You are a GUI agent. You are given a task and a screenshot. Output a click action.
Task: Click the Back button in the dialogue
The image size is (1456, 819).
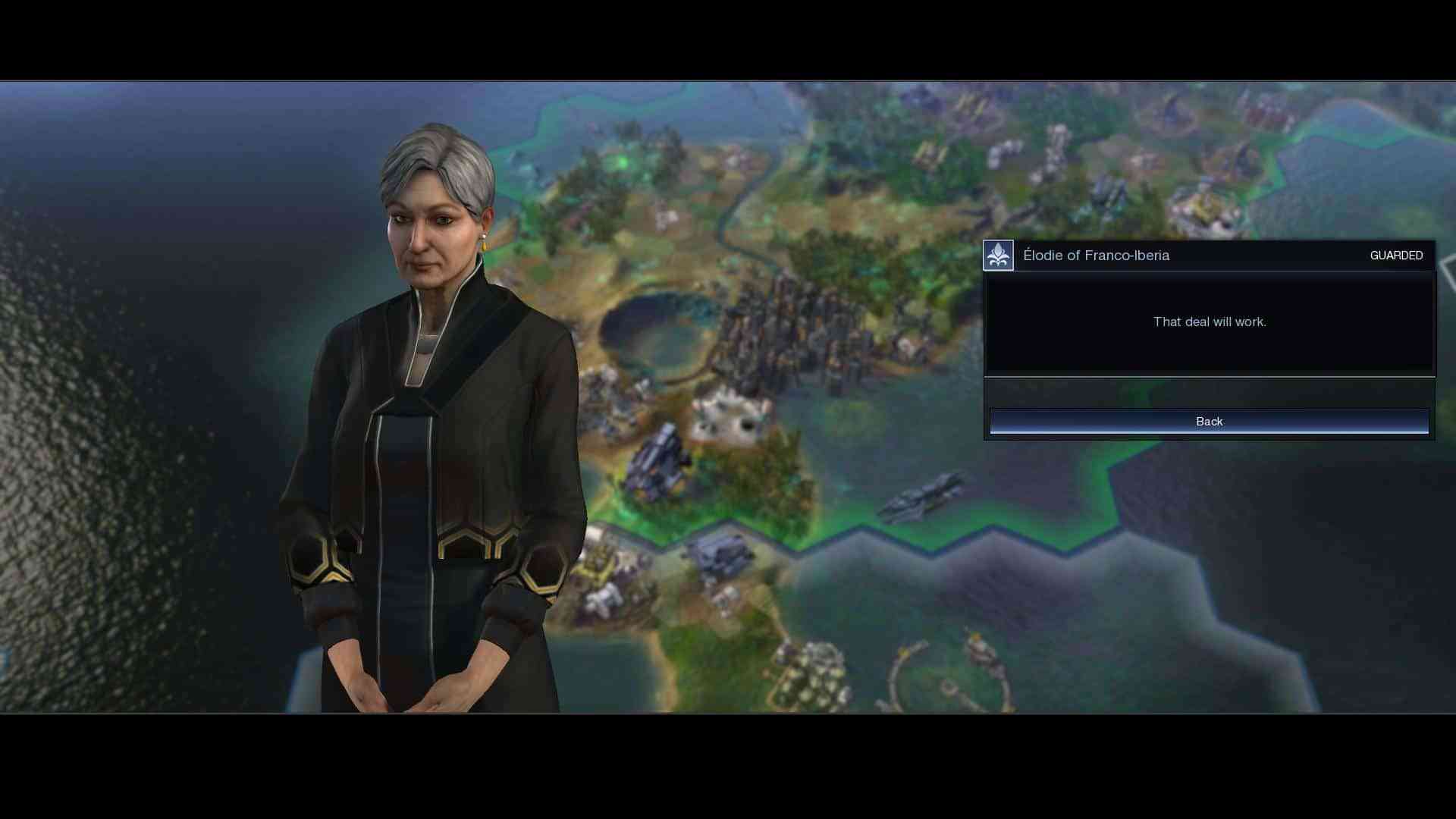(1209, 422)
